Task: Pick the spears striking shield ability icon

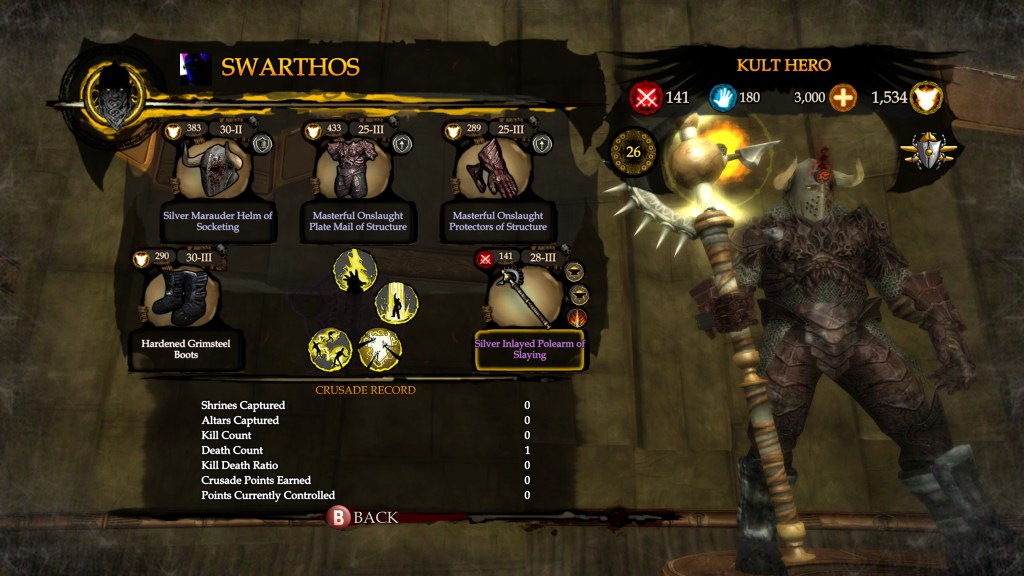Action: [x=379, y=349]
